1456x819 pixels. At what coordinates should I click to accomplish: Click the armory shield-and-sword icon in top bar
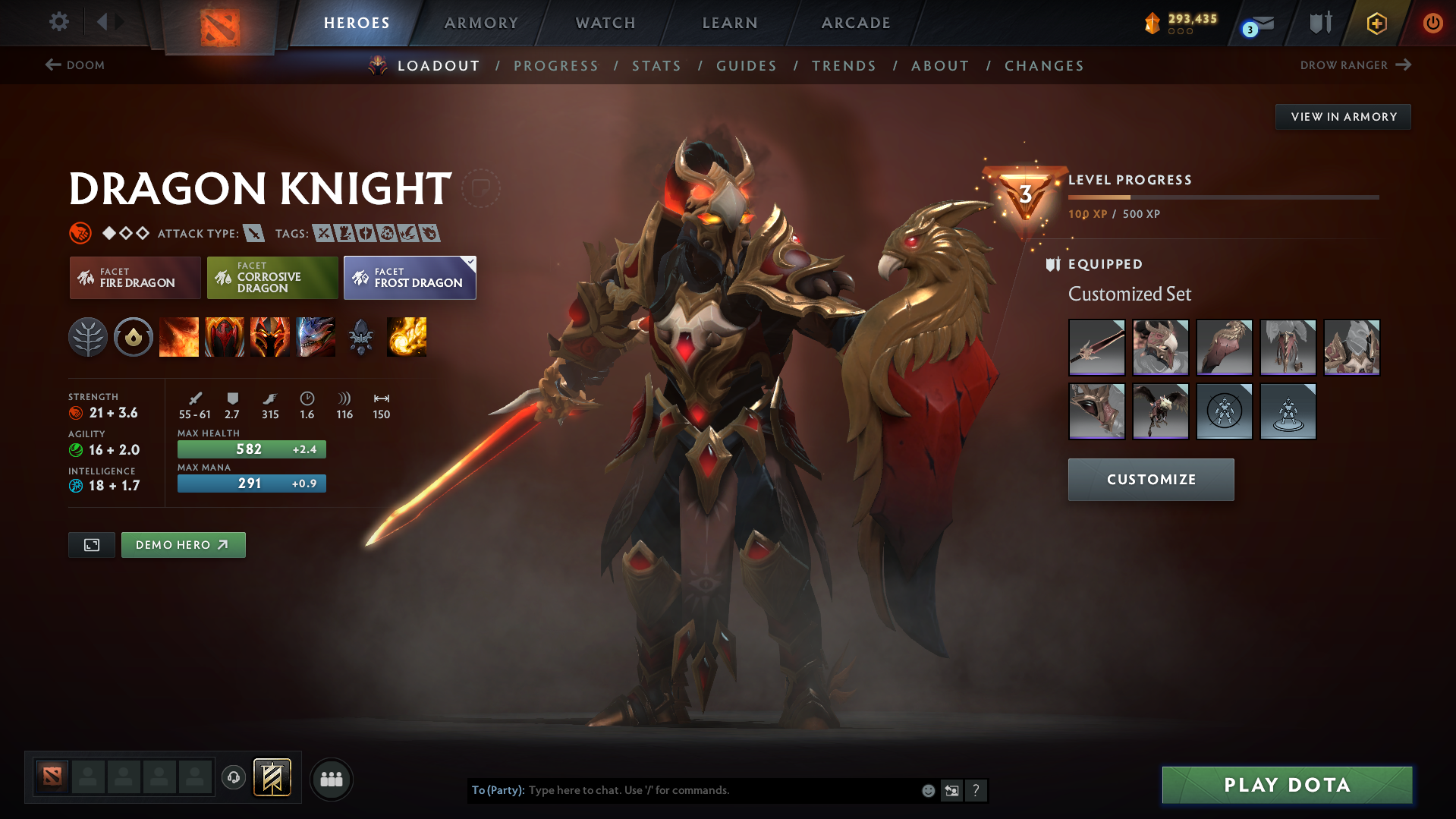1319,23
